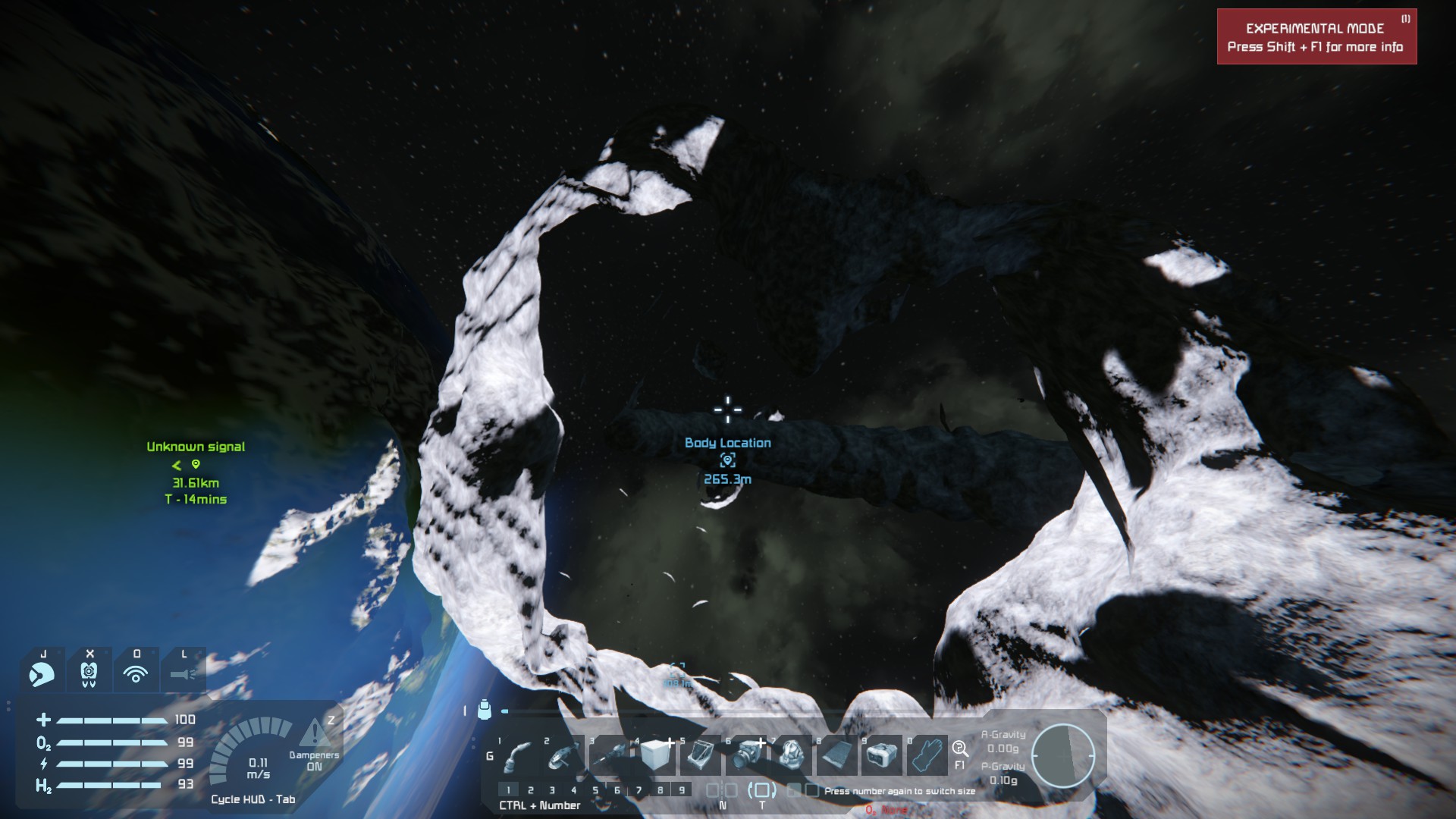The image size is (1456, 819).
Task: Switch to toolbar page 2
Action: pos(531,790)
